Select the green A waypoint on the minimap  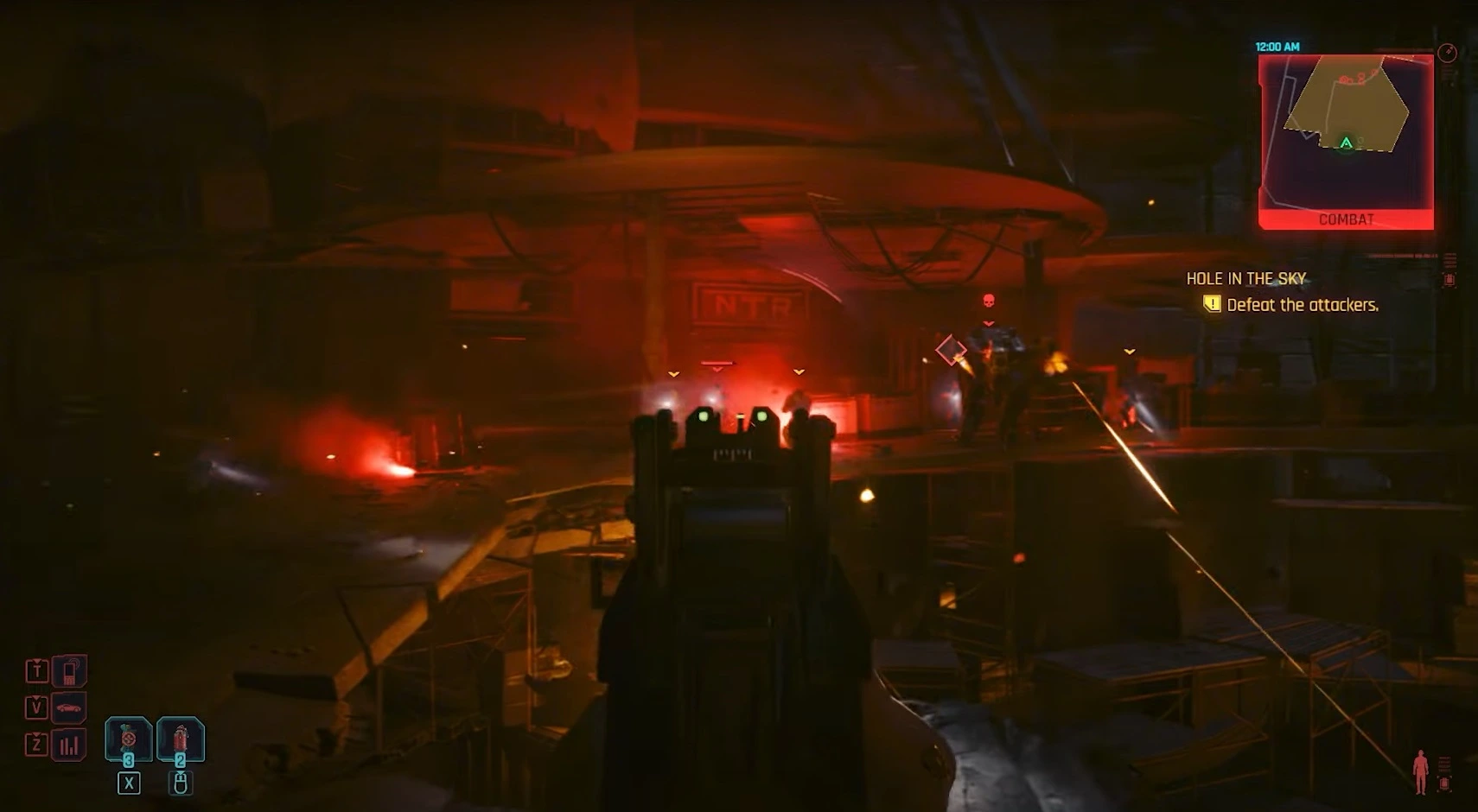pos(1347,143)
